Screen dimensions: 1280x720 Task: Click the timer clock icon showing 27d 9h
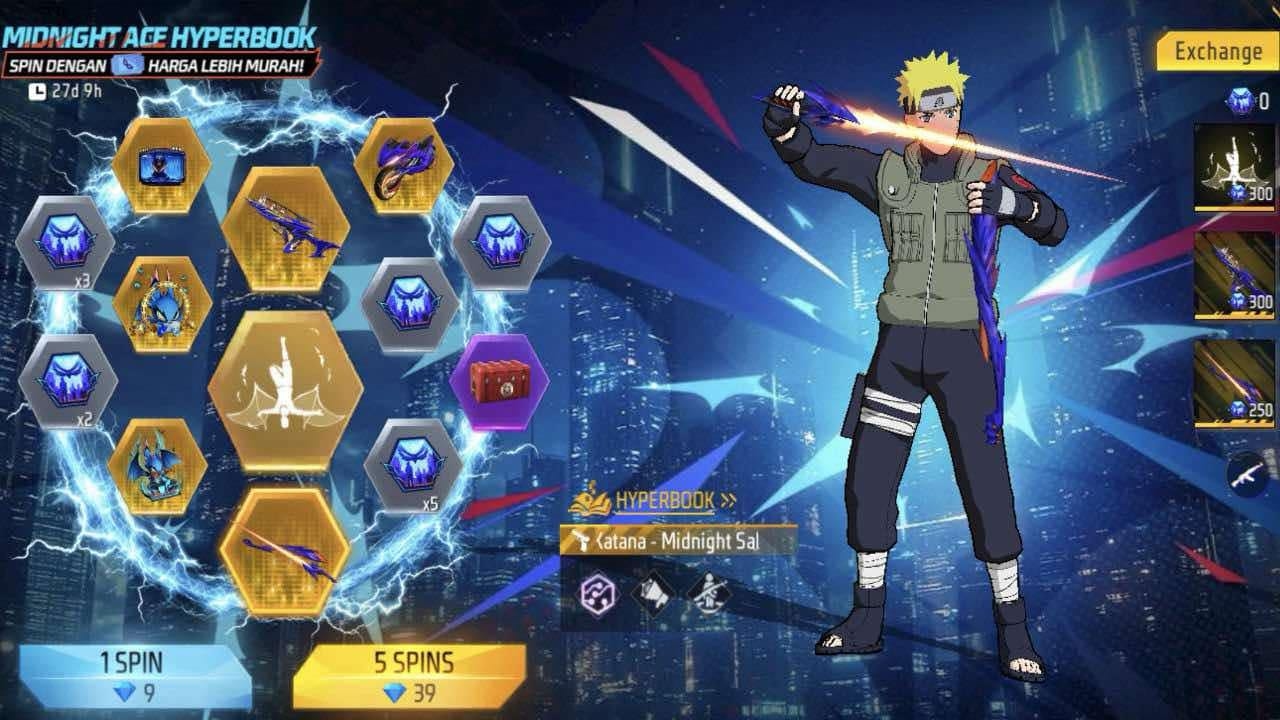pos(40,88)
